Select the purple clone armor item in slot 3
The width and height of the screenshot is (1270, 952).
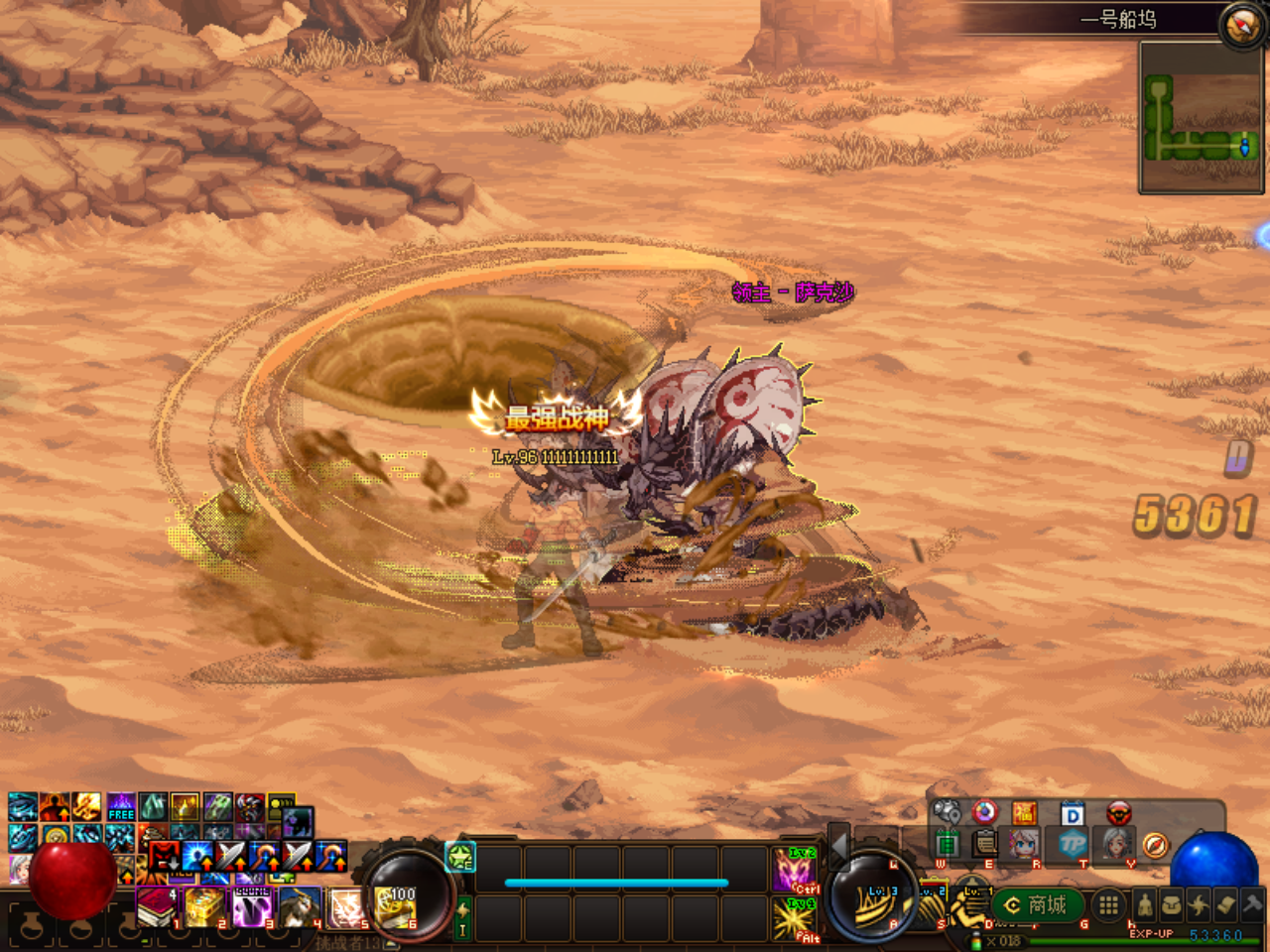coord(252,906)
